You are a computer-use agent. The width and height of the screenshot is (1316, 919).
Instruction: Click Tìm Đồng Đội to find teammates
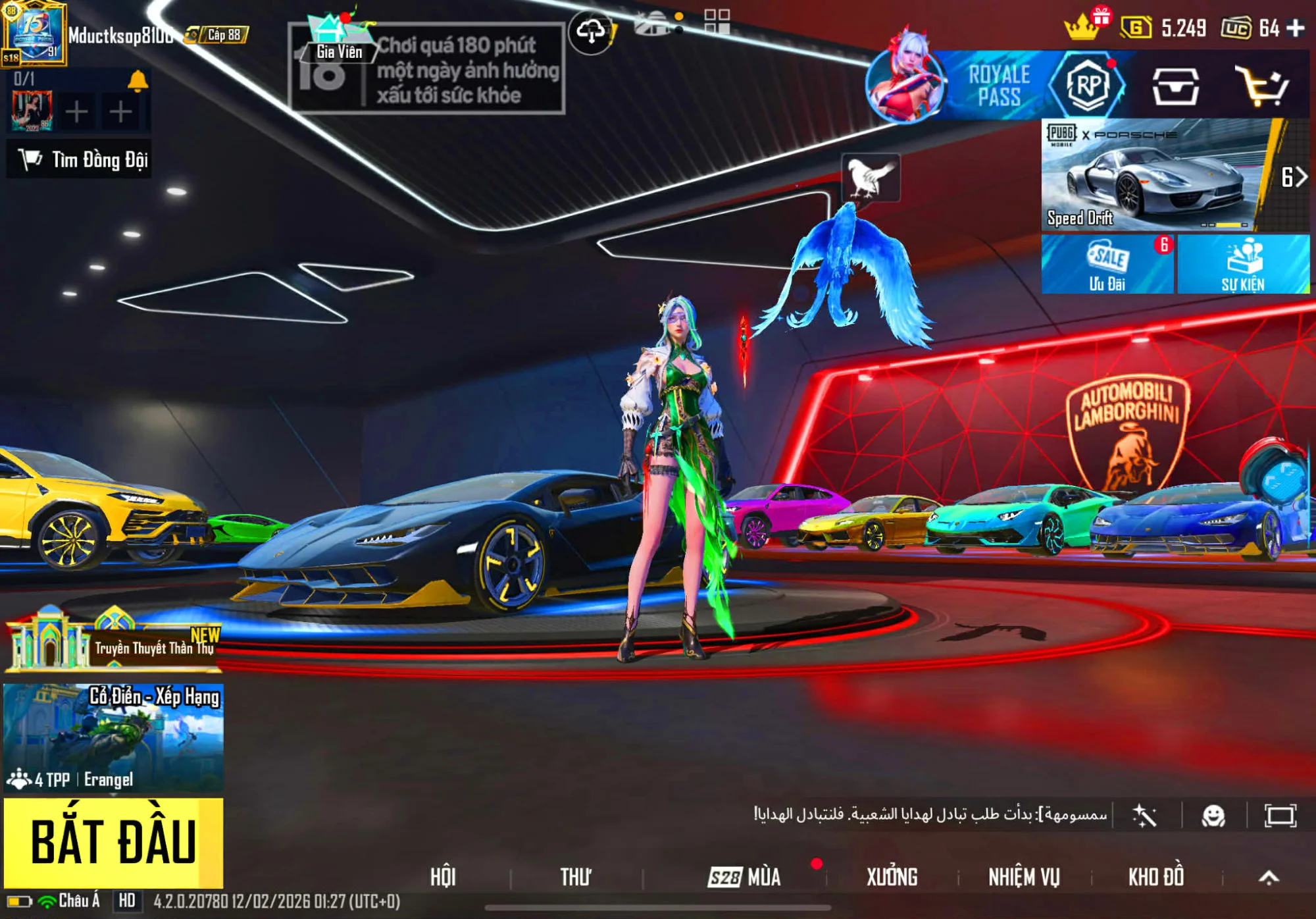tap(80, 159)
